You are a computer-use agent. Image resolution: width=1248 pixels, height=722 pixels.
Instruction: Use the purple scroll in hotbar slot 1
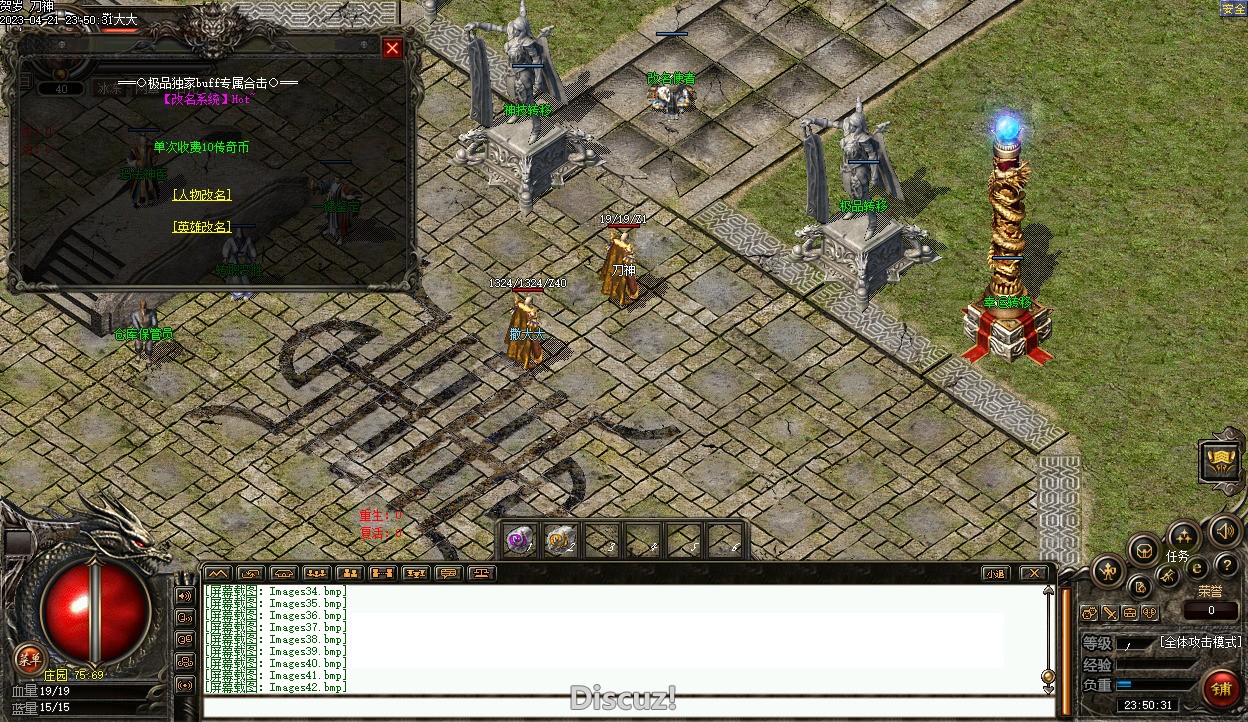tap(518, 540)
